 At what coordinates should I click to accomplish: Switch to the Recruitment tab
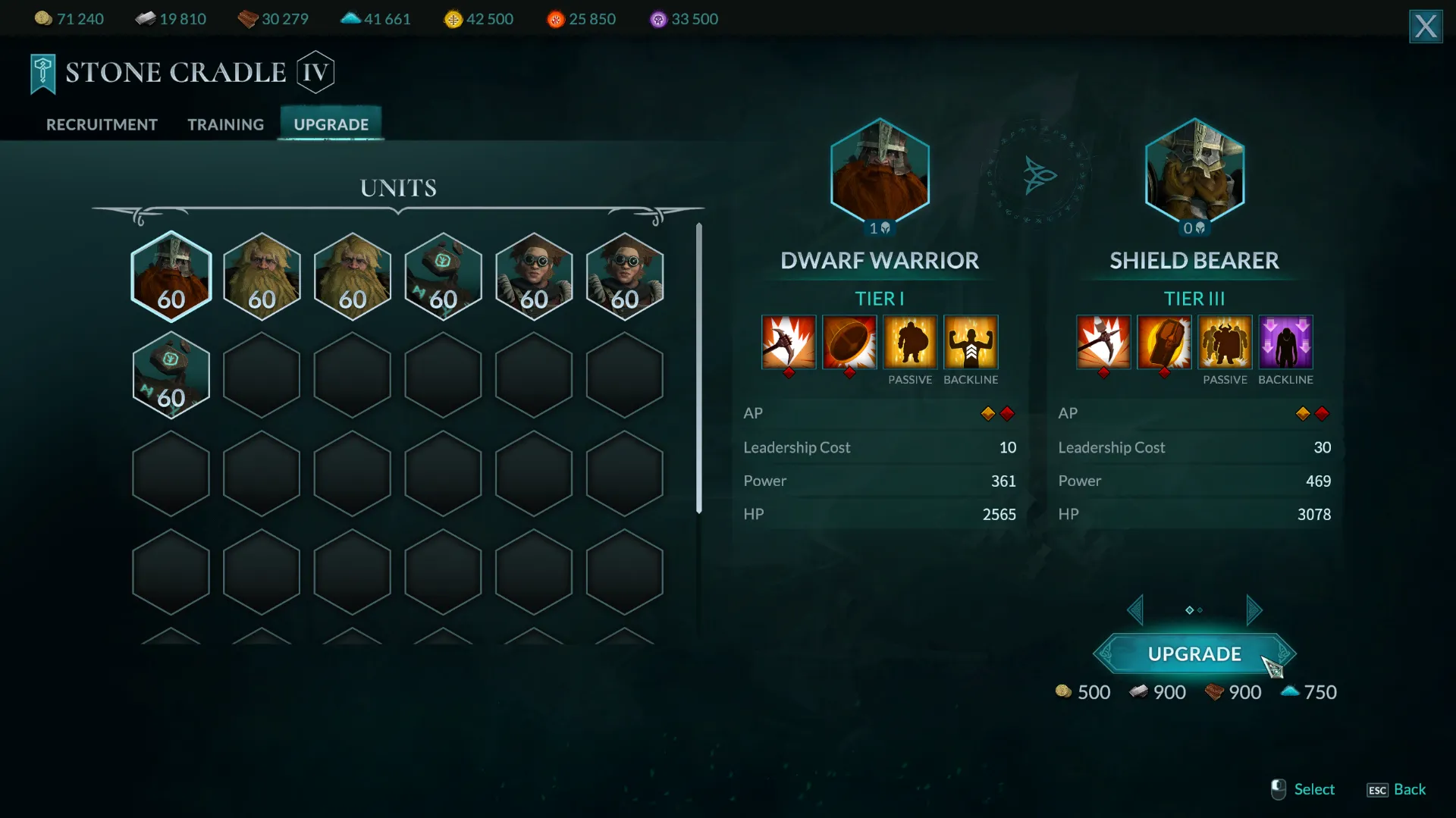tap(102, 124)
